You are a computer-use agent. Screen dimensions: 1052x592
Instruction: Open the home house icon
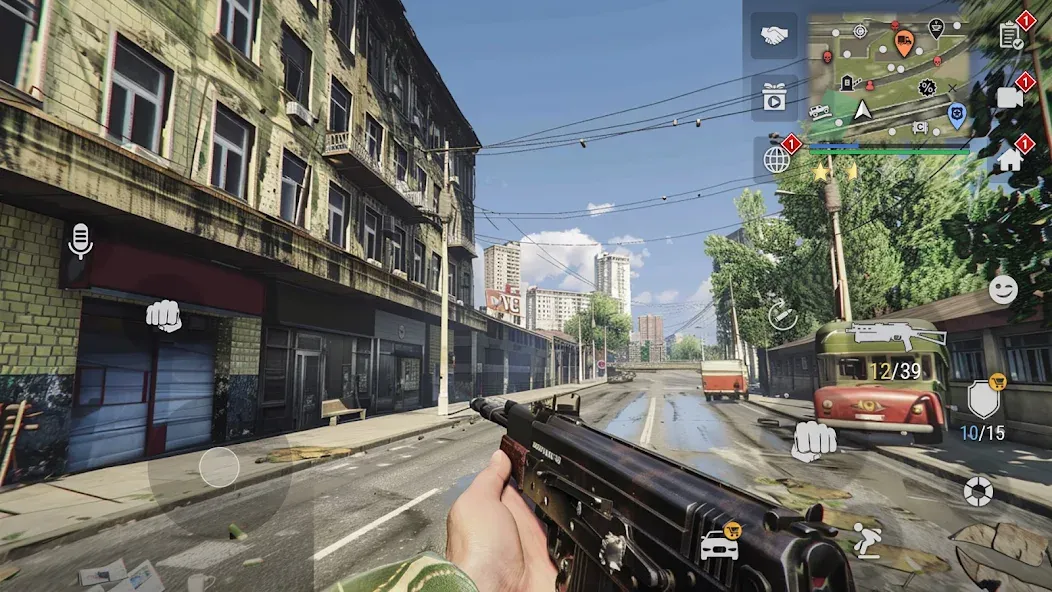(x=1010, y=158)
